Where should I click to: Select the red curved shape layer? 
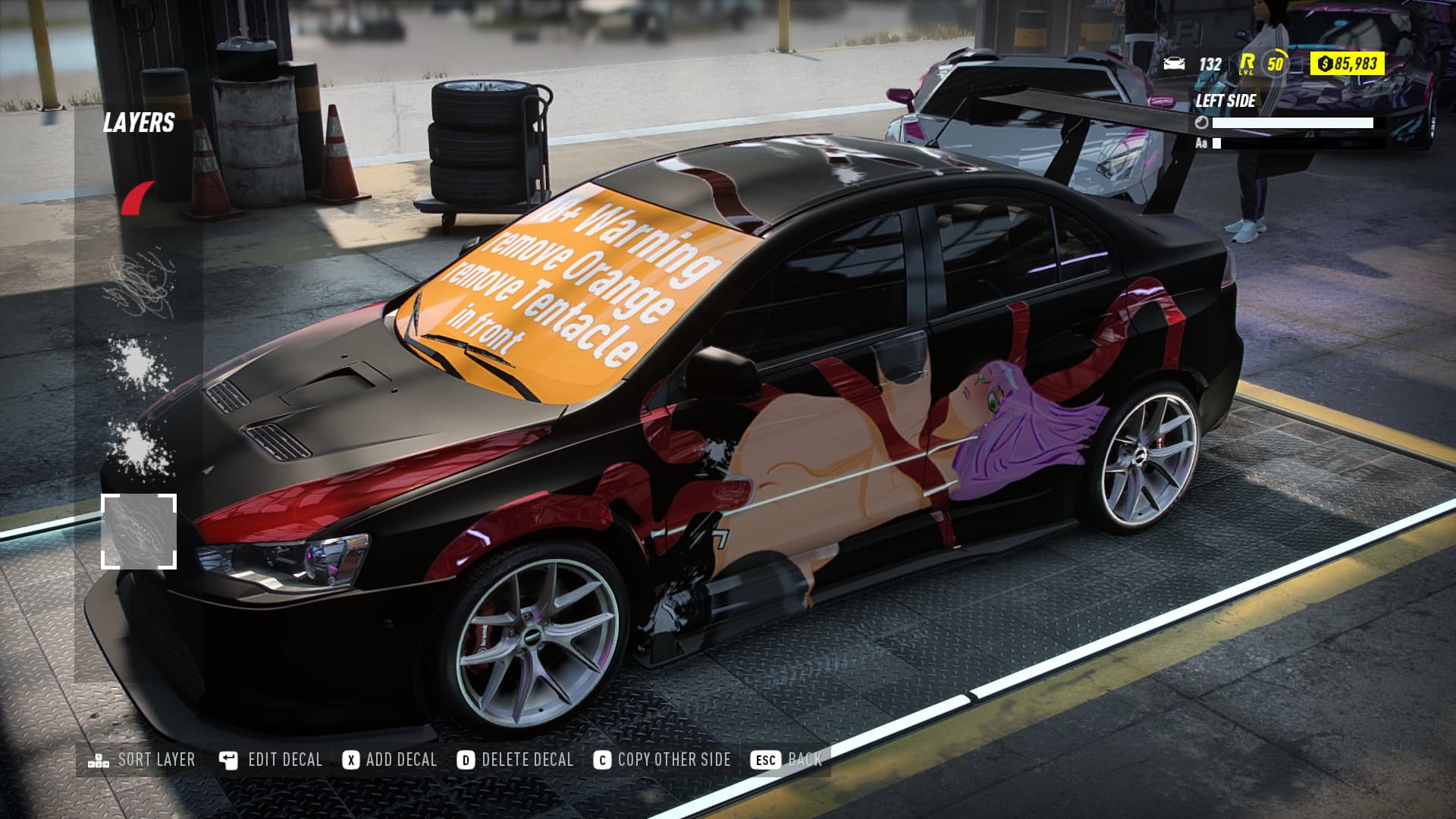[139, 199]
